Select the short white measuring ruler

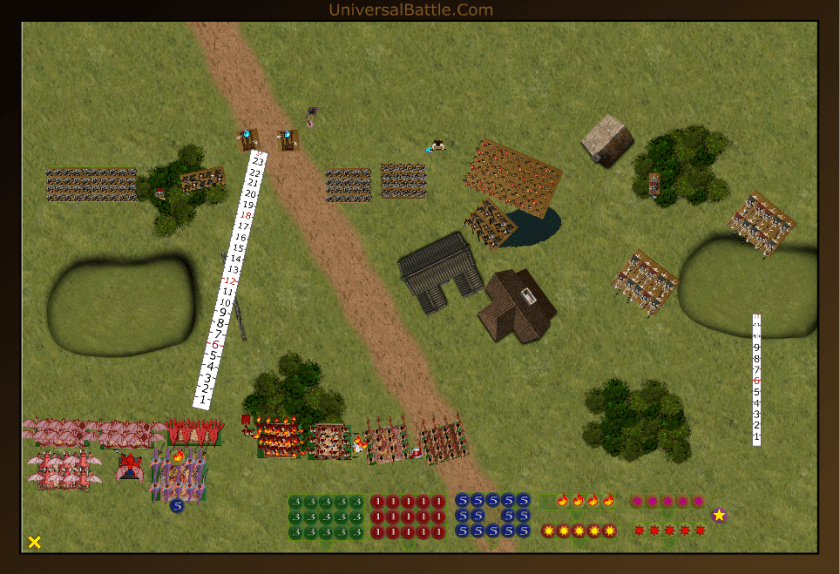[x=757, y=380]
